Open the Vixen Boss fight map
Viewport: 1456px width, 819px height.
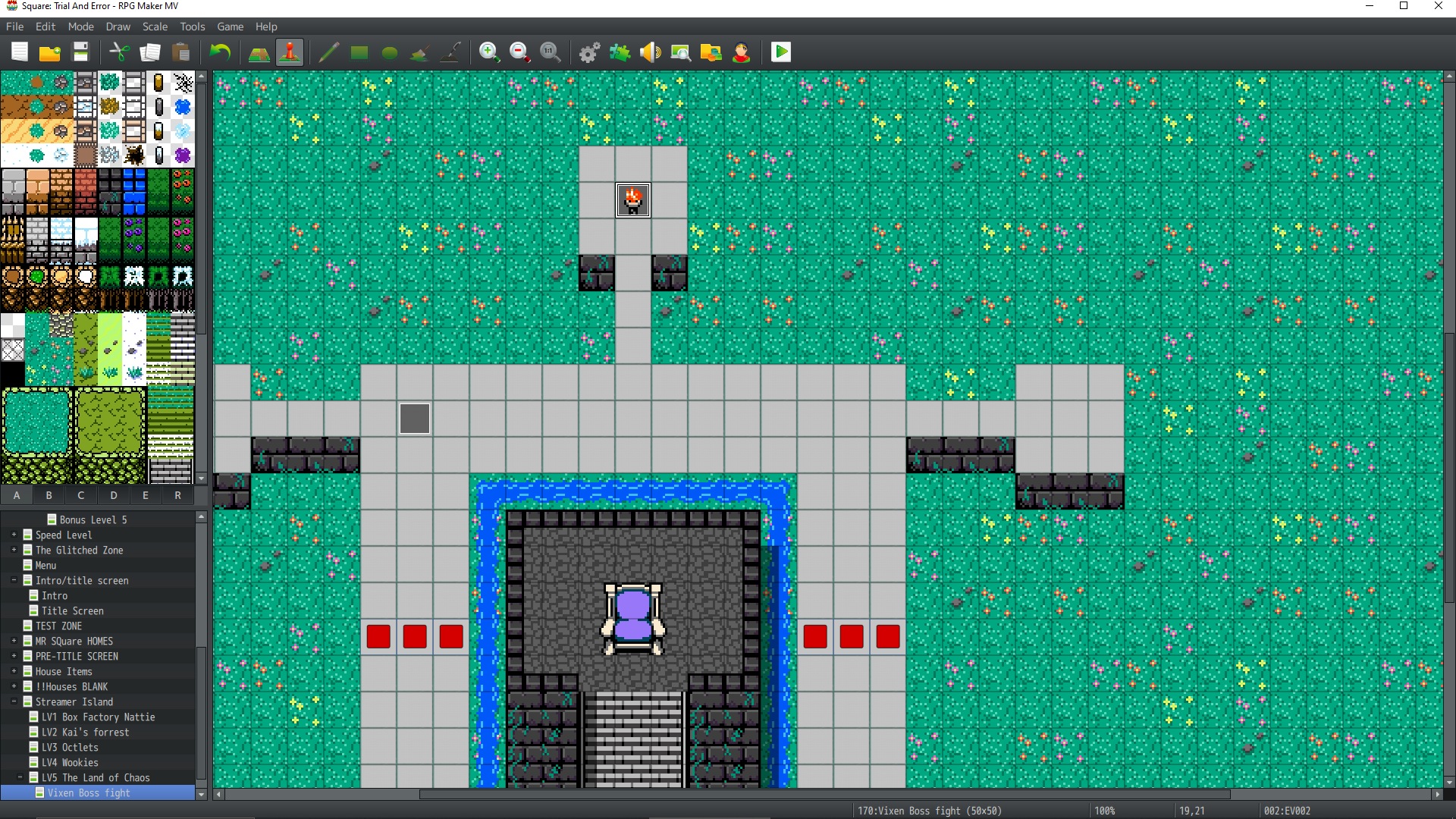click(x=89, y=793)
